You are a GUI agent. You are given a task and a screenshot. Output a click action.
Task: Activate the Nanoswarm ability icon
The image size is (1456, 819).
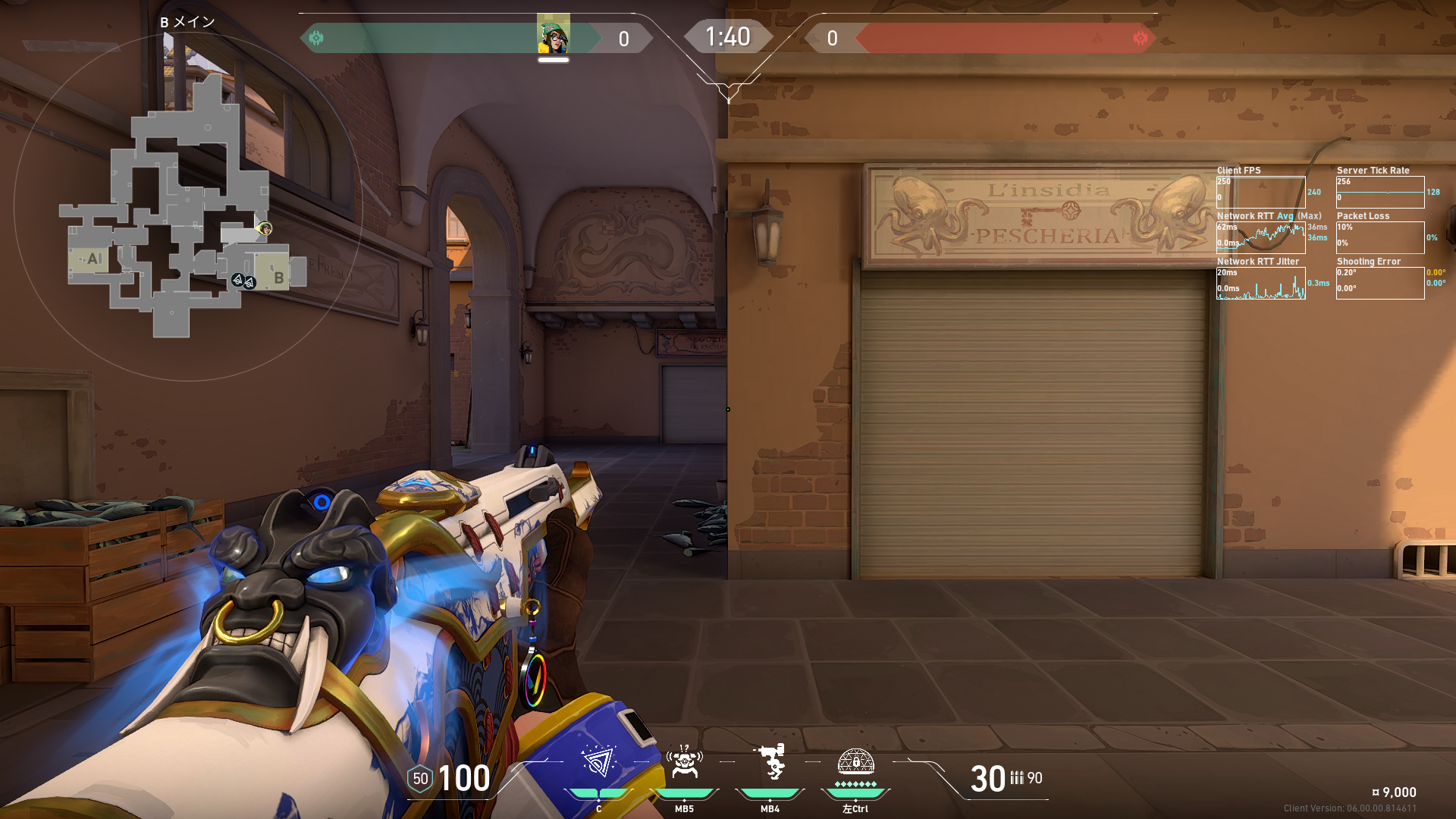coord(598,762)
